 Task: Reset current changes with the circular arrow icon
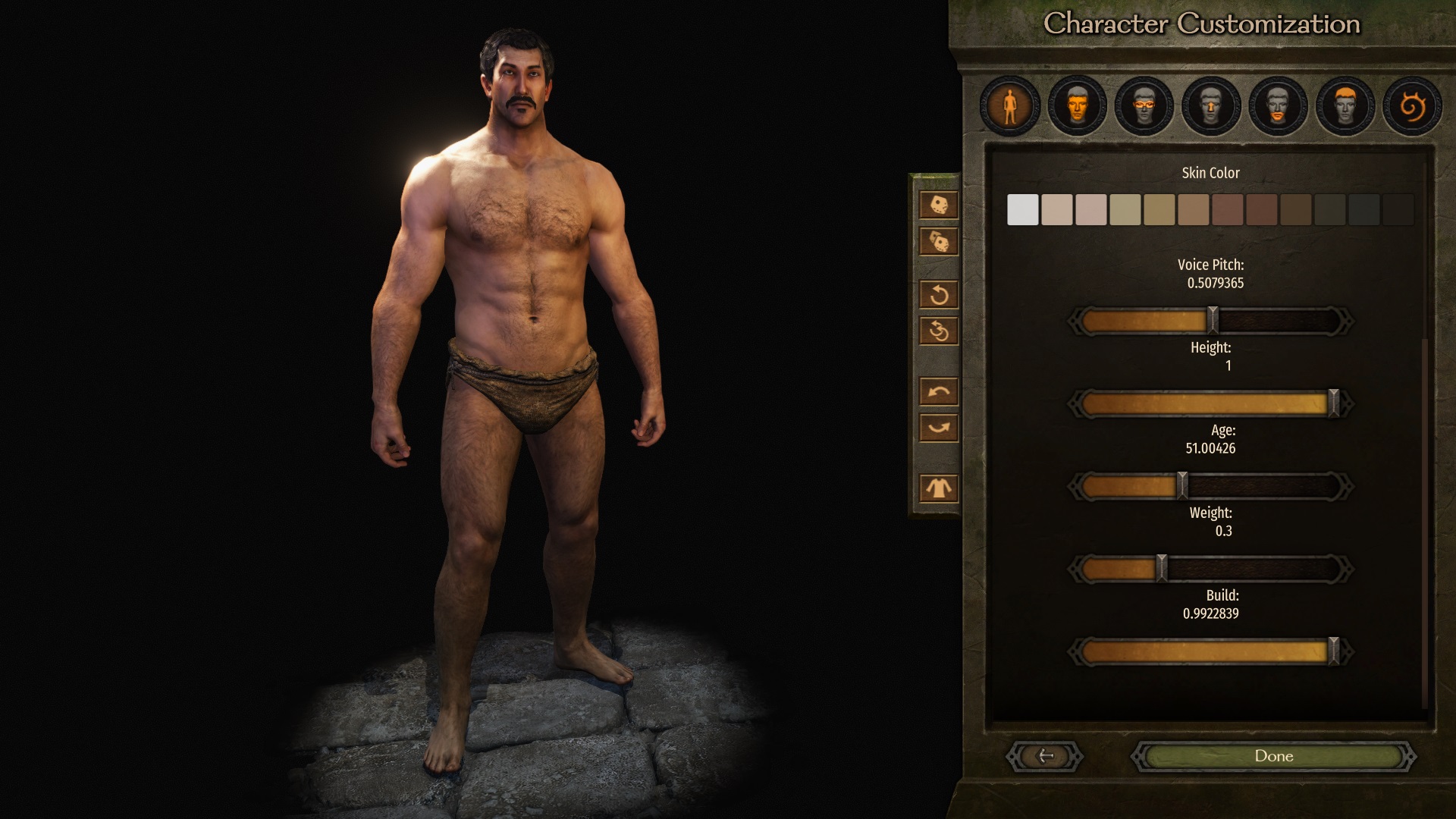(938, 296)
